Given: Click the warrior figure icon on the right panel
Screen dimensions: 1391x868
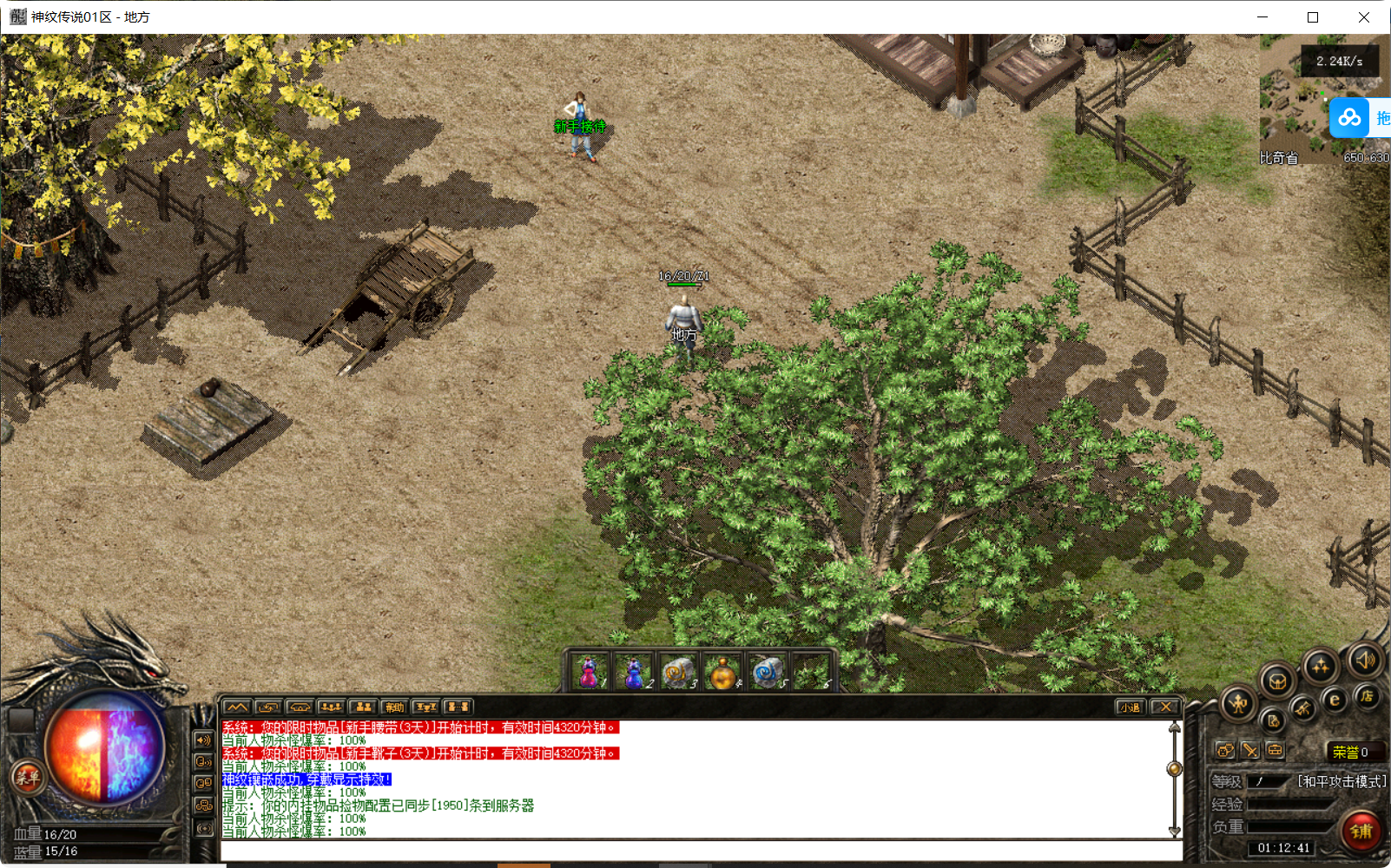Looking at the screenshot, I should 1236,703.
